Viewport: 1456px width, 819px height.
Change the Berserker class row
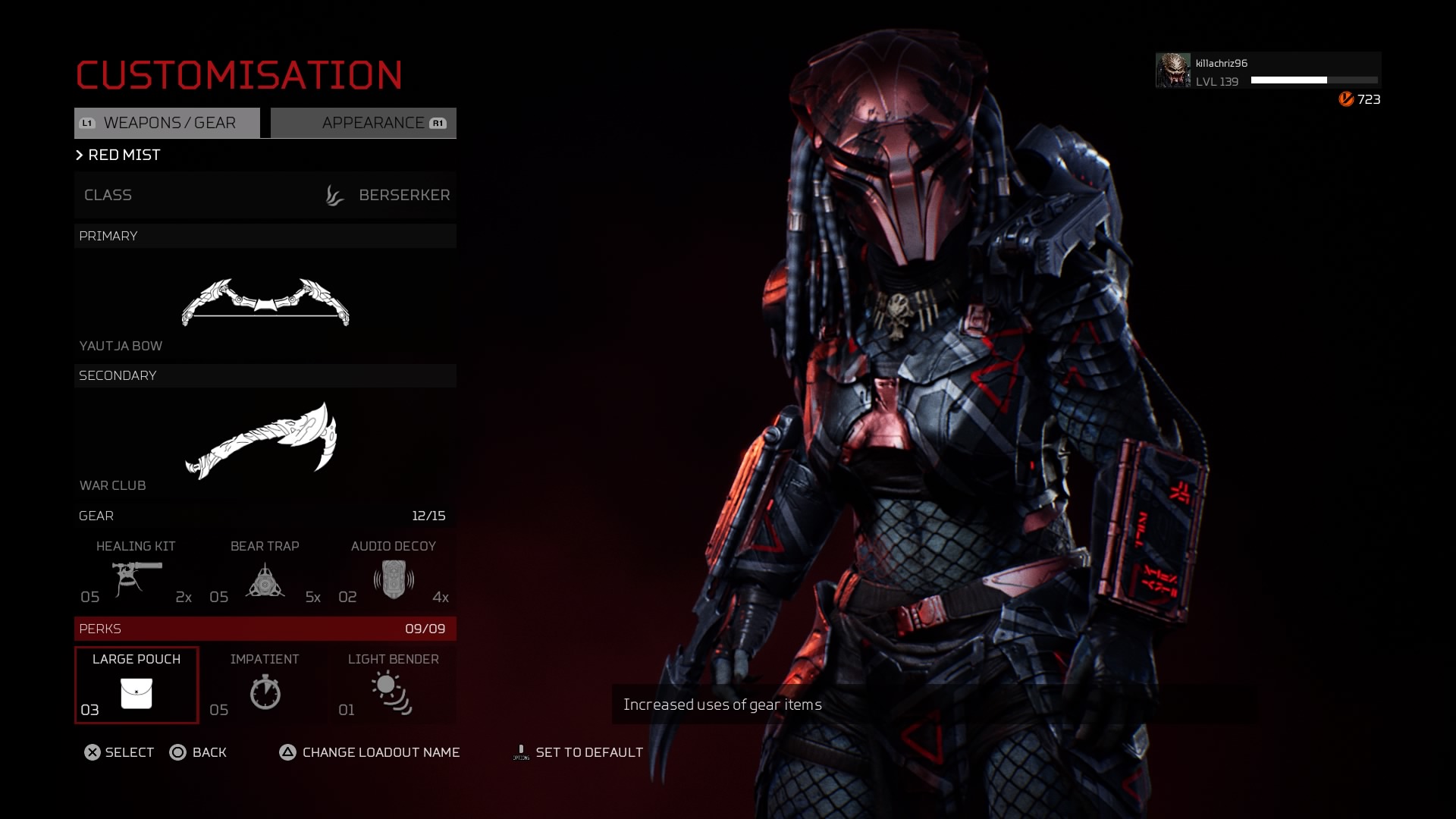pos(265,196)
